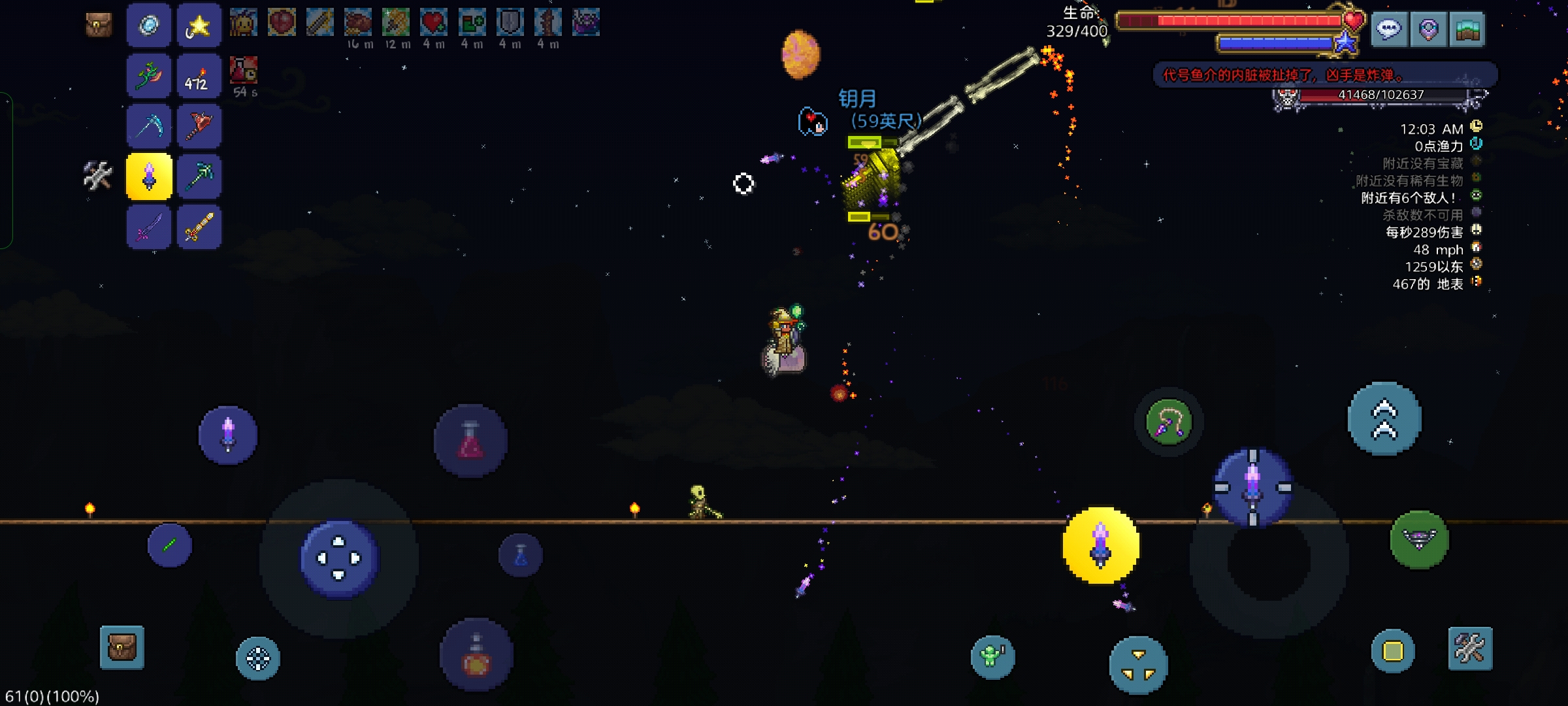Use the red healing potion quick button

point(470,440)
